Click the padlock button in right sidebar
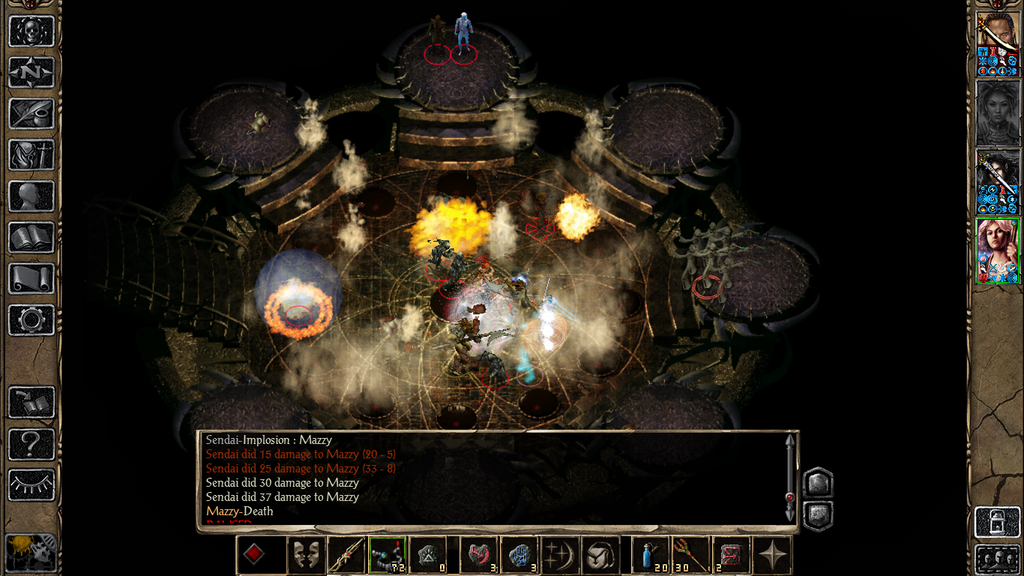Image resolution: width=1024 pixels, height=576 pixels. point(997,522)
